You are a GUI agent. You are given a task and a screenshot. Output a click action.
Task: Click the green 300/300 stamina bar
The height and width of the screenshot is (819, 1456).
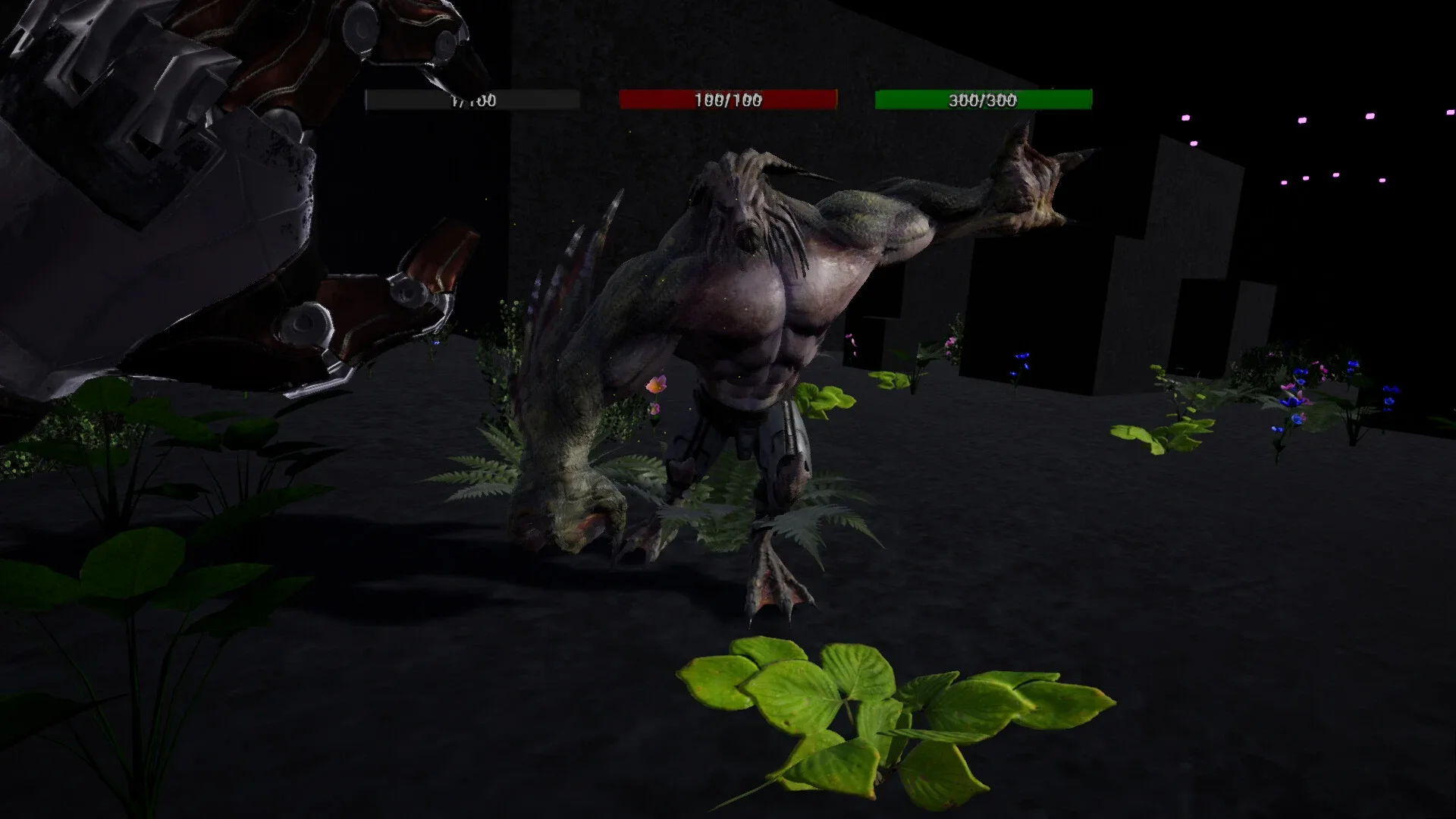pos(983,99)
